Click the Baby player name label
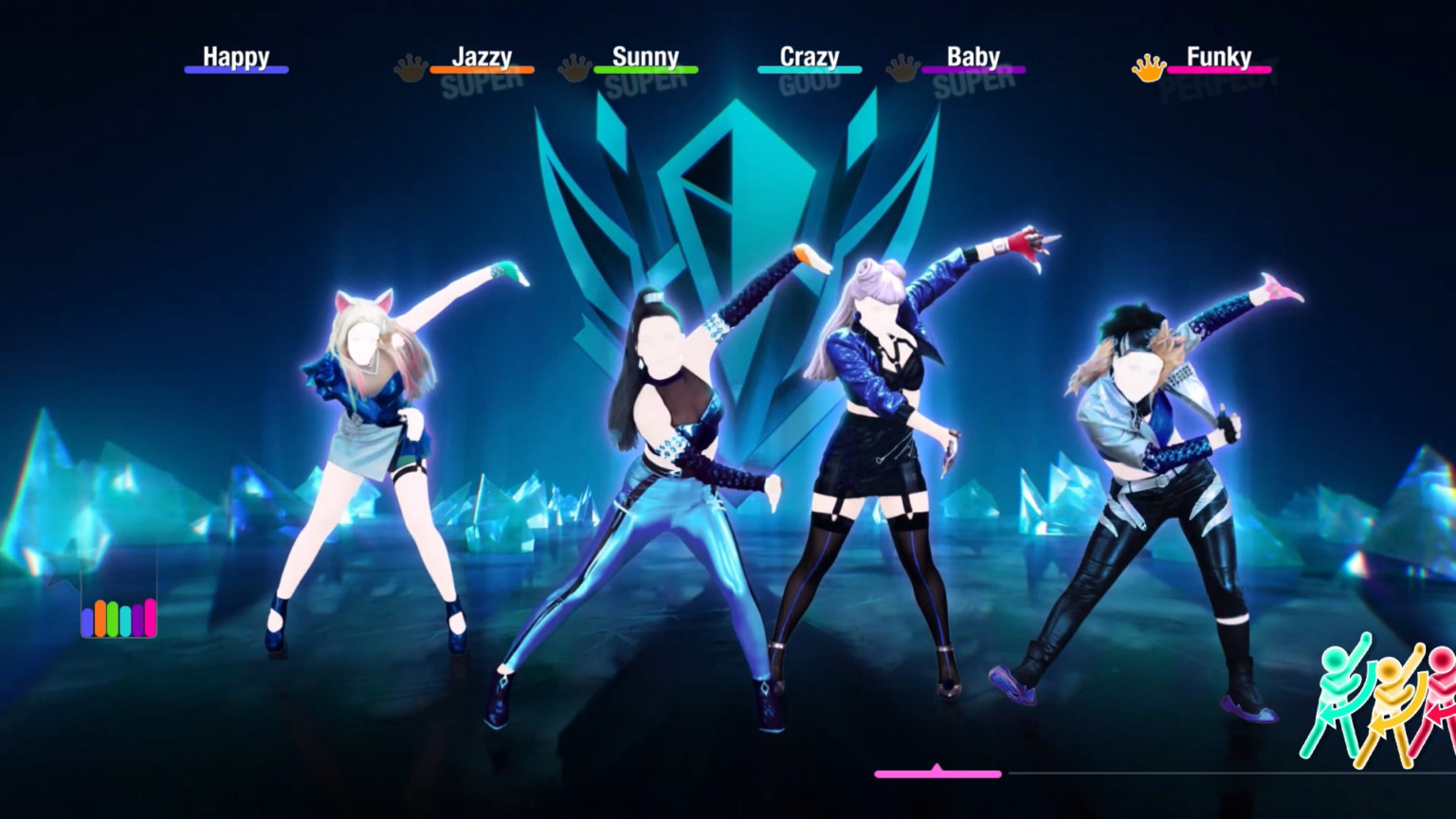Image resolution: width=1456 pixels, height=819 pixels. tap(973, 57)
